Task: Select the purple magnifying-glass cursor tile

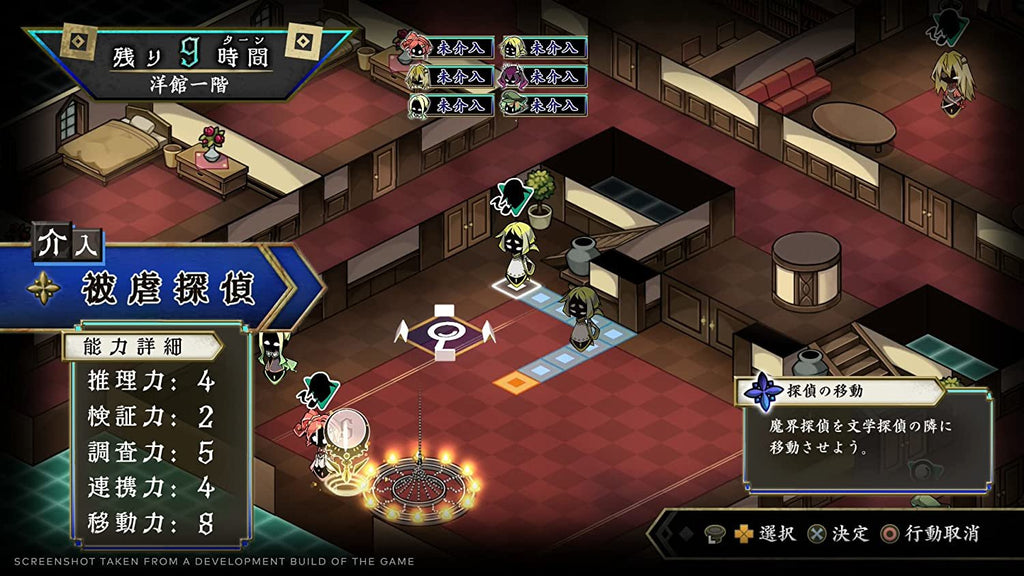Action: (x=446, y=331)
